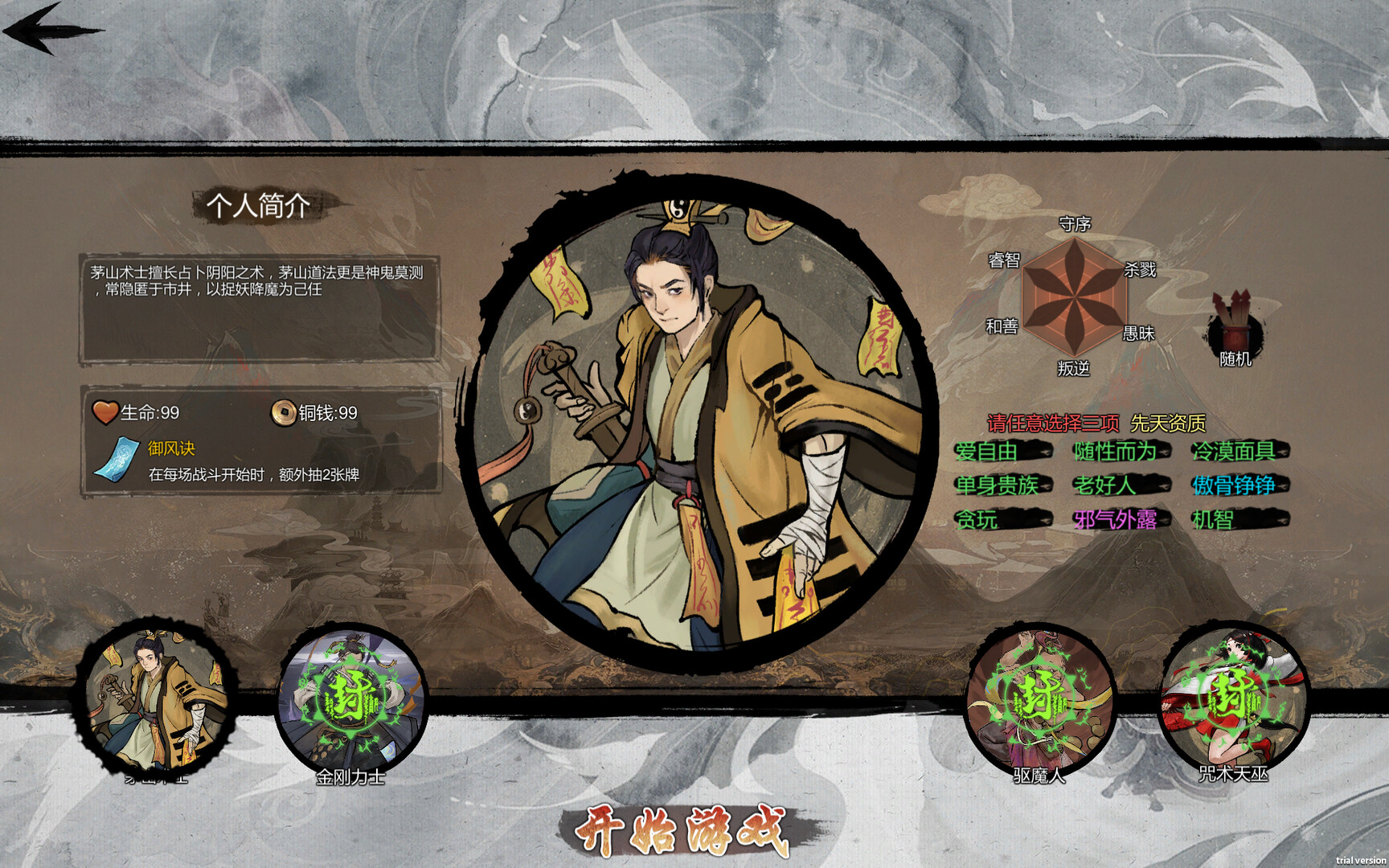Randomize traits with the 随机 button
1389x868 pixels.
click(1235, 330)
